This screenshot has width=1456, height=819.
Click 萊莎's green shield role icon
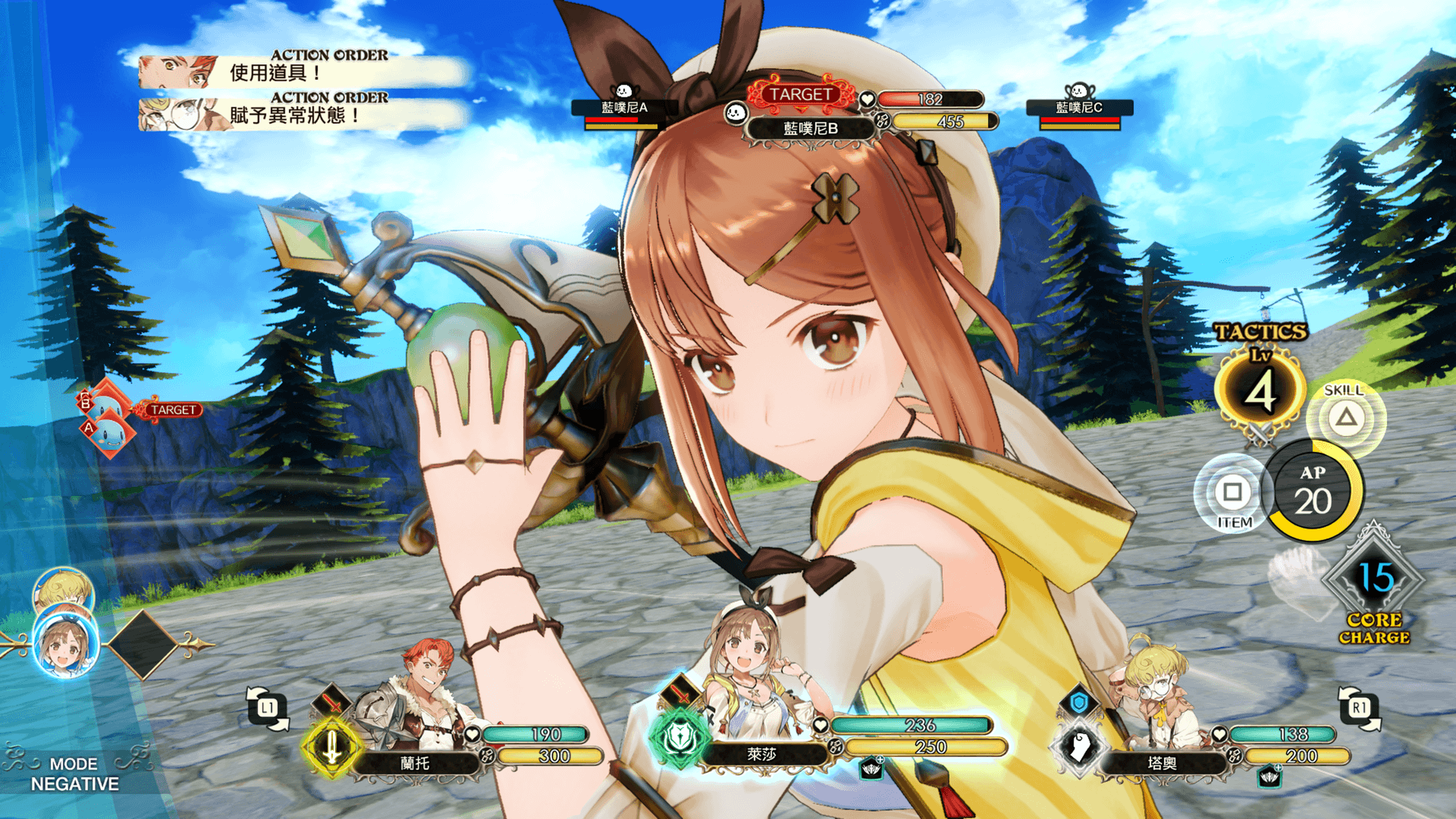point(679,737)
